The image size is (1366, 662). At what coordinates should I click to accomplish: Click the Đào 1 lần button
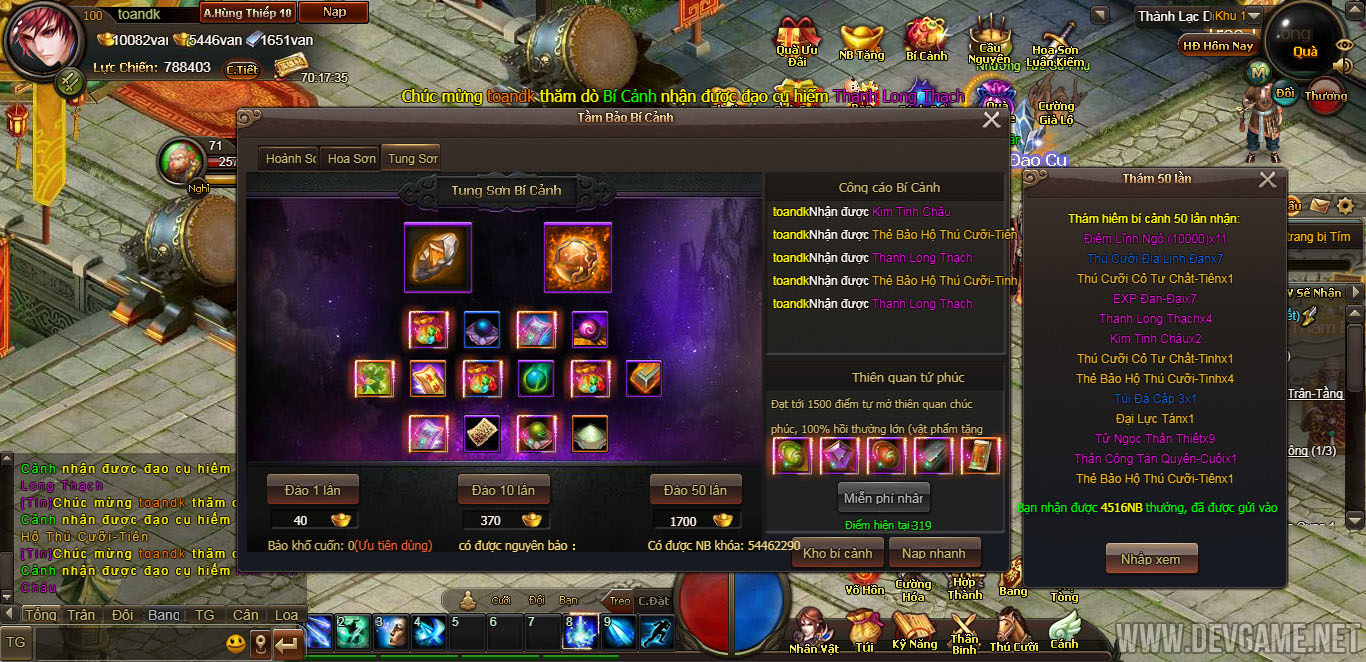312,490
